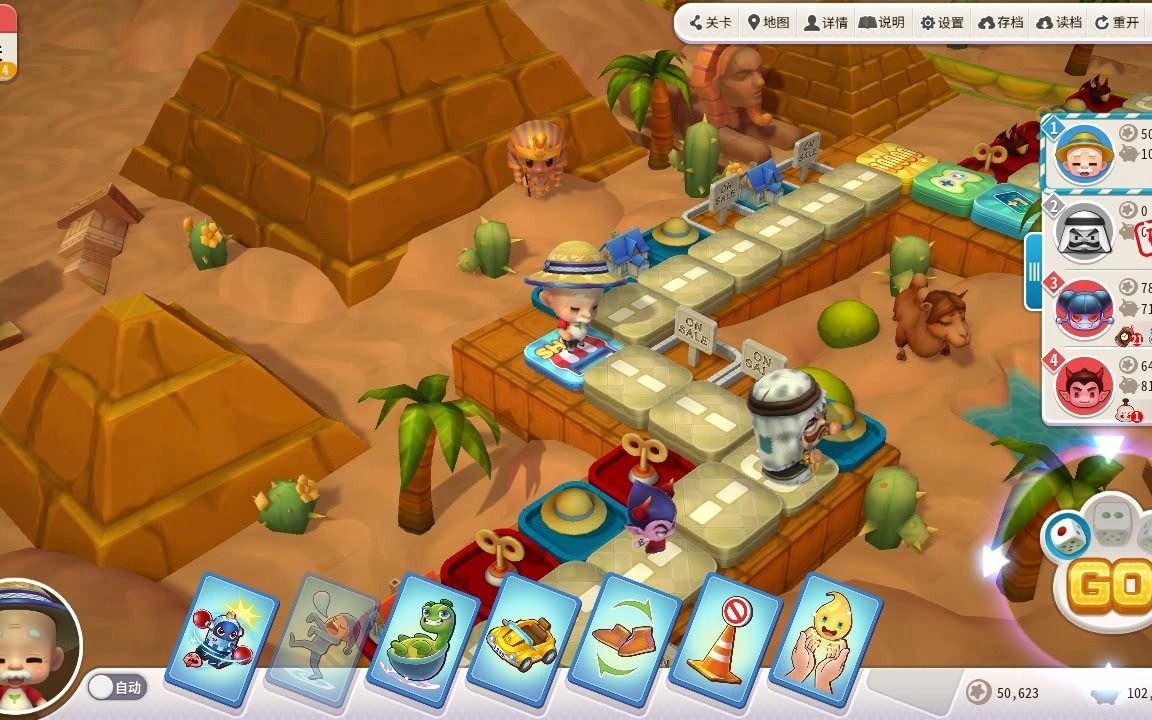The image size is (1152, 720).
Task: Show the 详情 details panel
Action: [826, 23]
